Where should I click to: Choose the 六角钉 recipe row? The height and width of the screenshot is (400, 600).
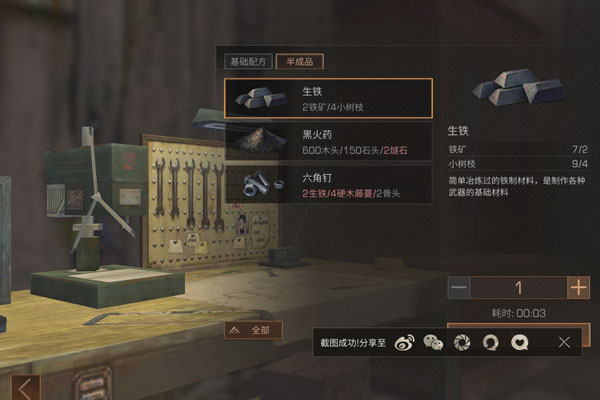328,184
